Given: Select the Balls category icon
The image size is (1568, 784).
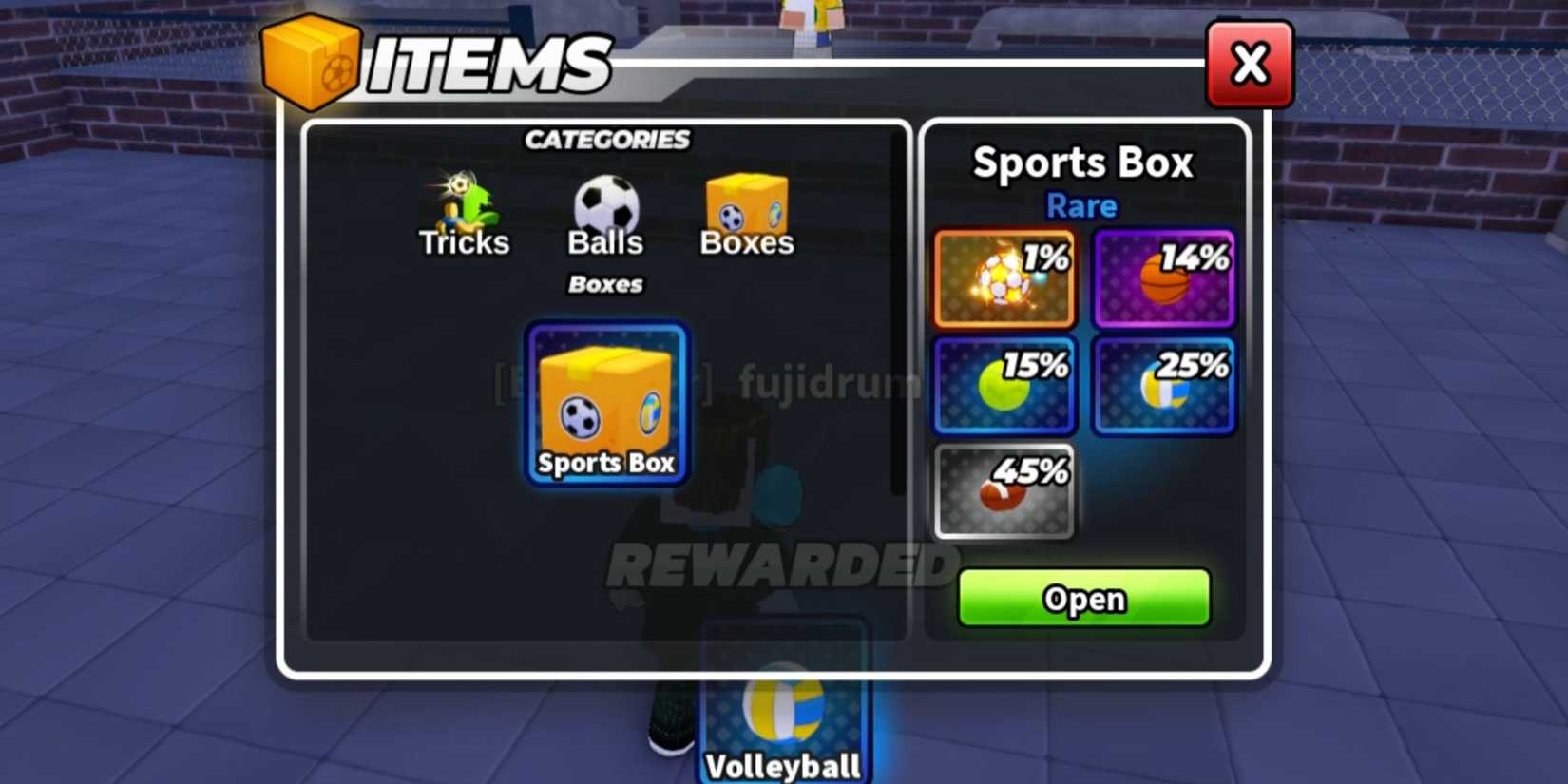Looking at the screenshot, I should point(605,202).
